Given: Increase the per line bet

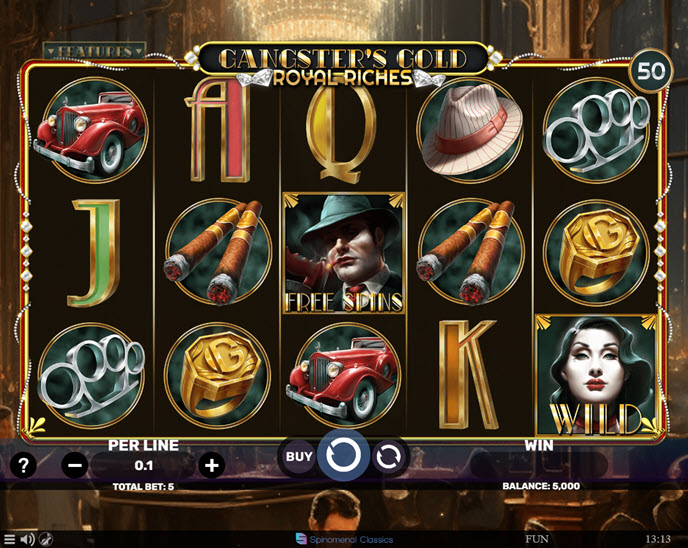Looking at the screenshot, I should 211,465.
